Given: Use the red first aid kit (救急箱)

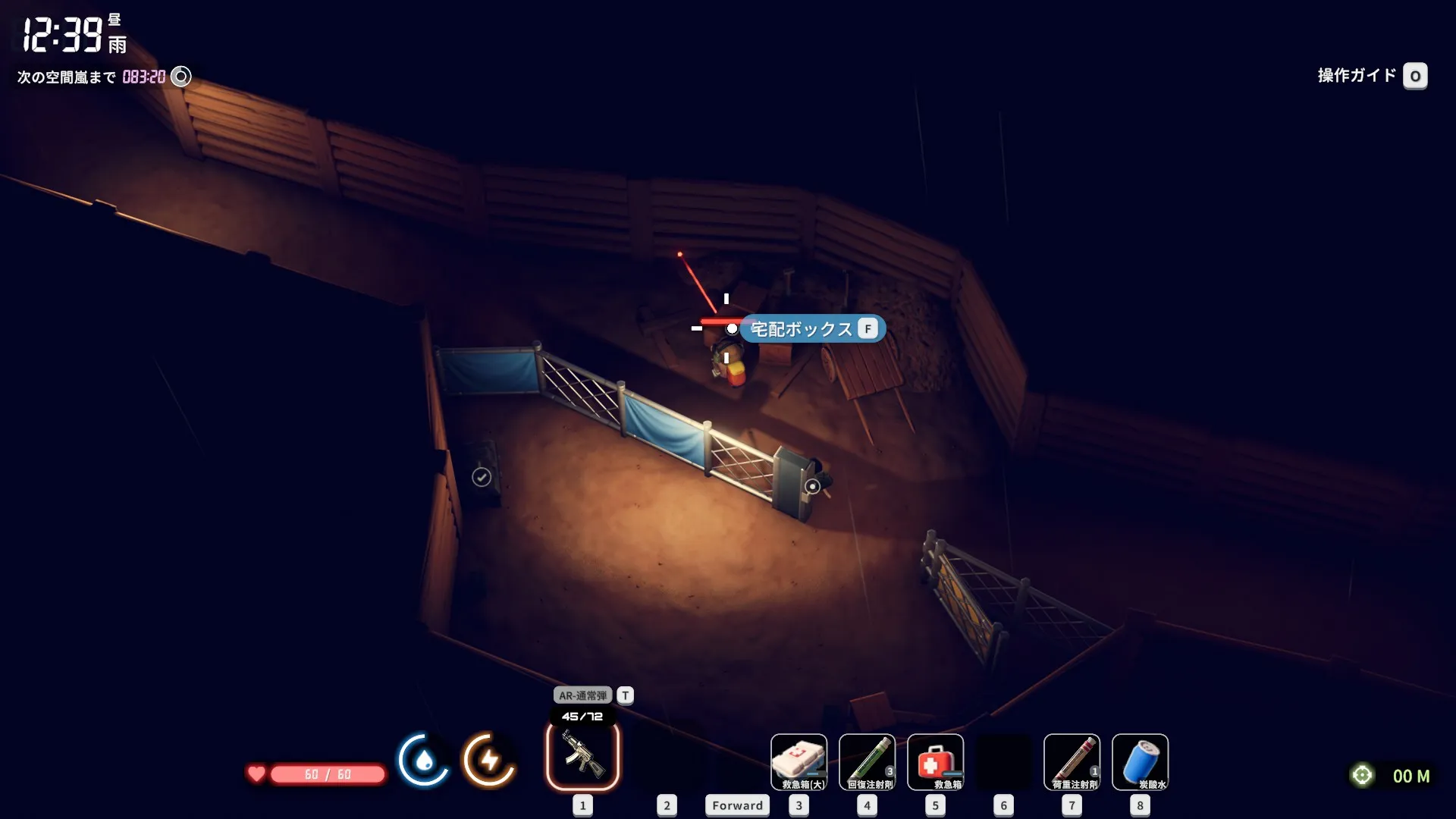Looking at the screenshot, I should [x=935, y=761].
